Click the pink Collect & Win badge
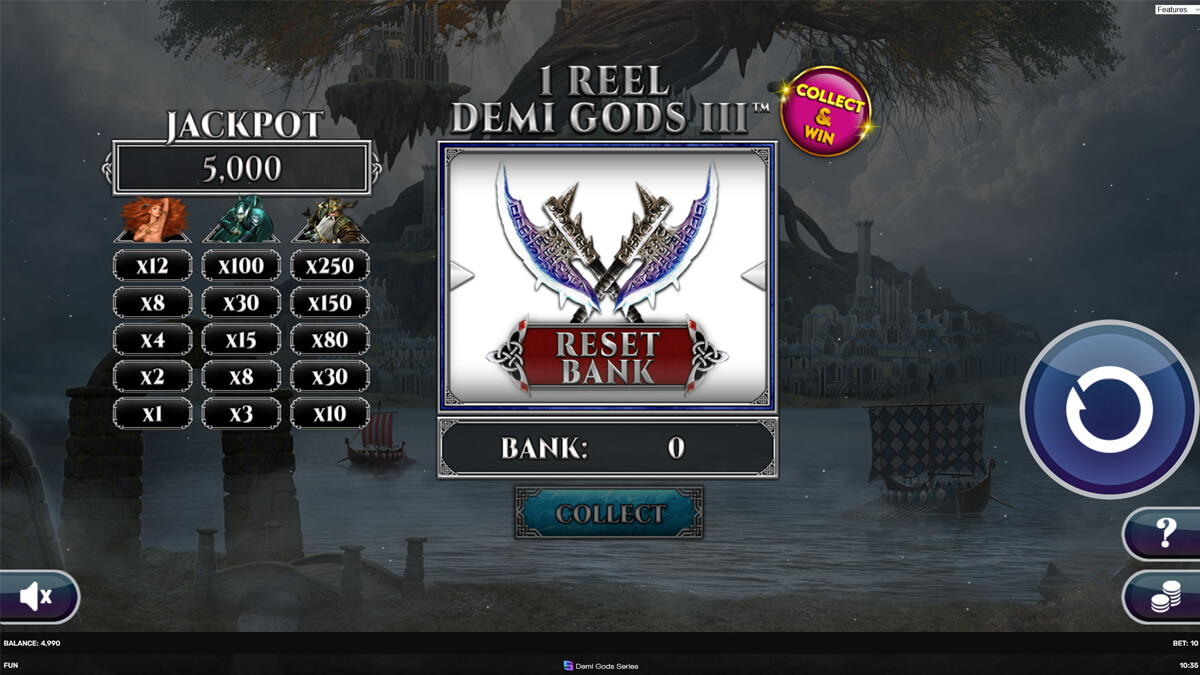The image size is (1200, 675). pyautogui.click(x=826, y=111)
